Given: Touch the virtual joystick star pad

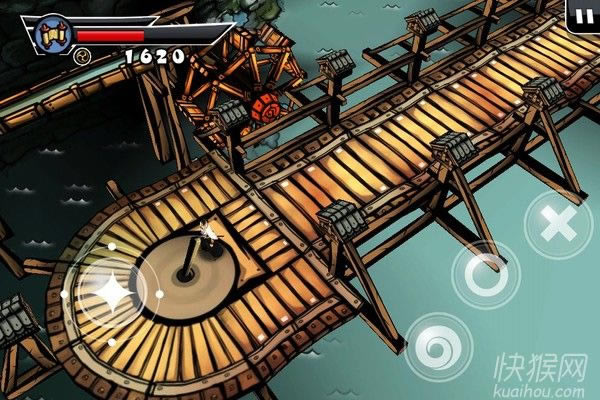Looking at the screenshot, I should [109, 293].
